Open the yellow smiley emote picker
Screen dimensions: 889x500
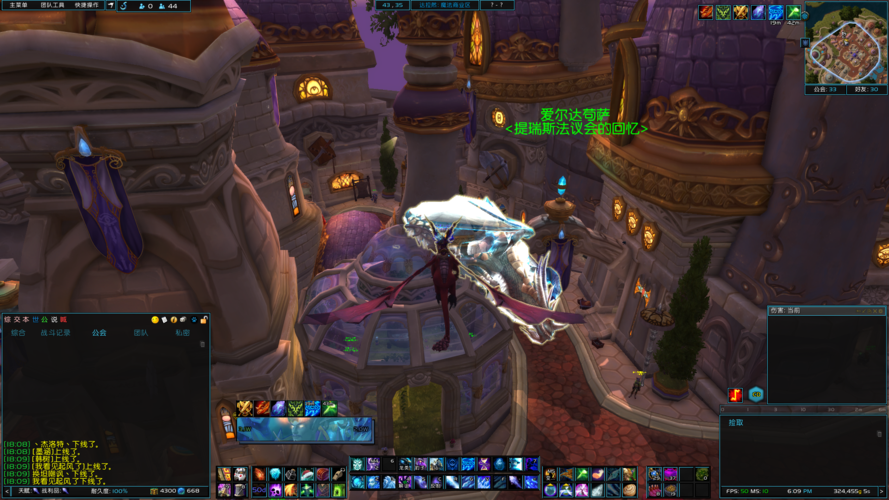pos(155,319)
